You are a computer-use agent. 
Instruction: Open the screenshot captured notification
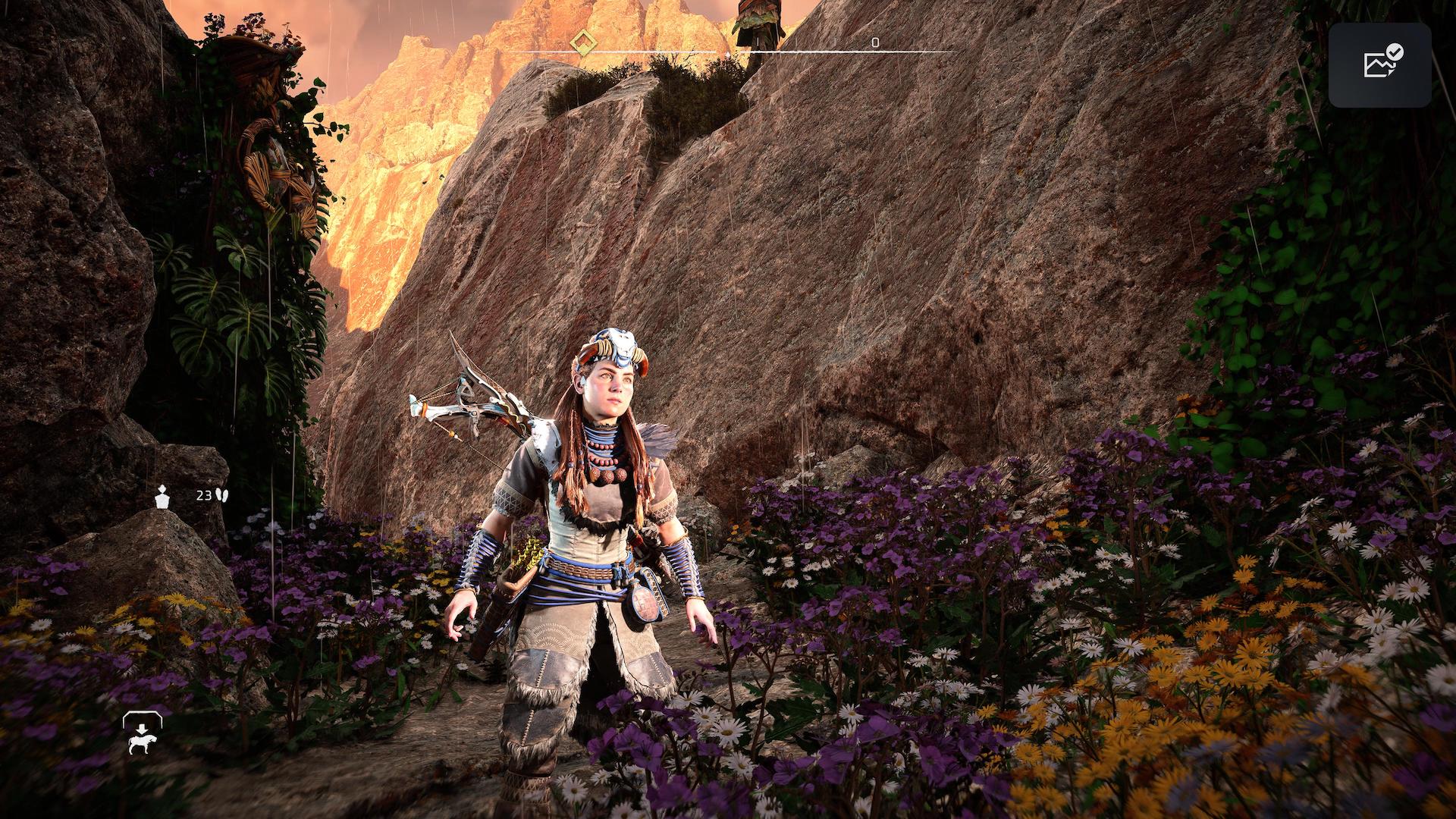point(1379,64)
